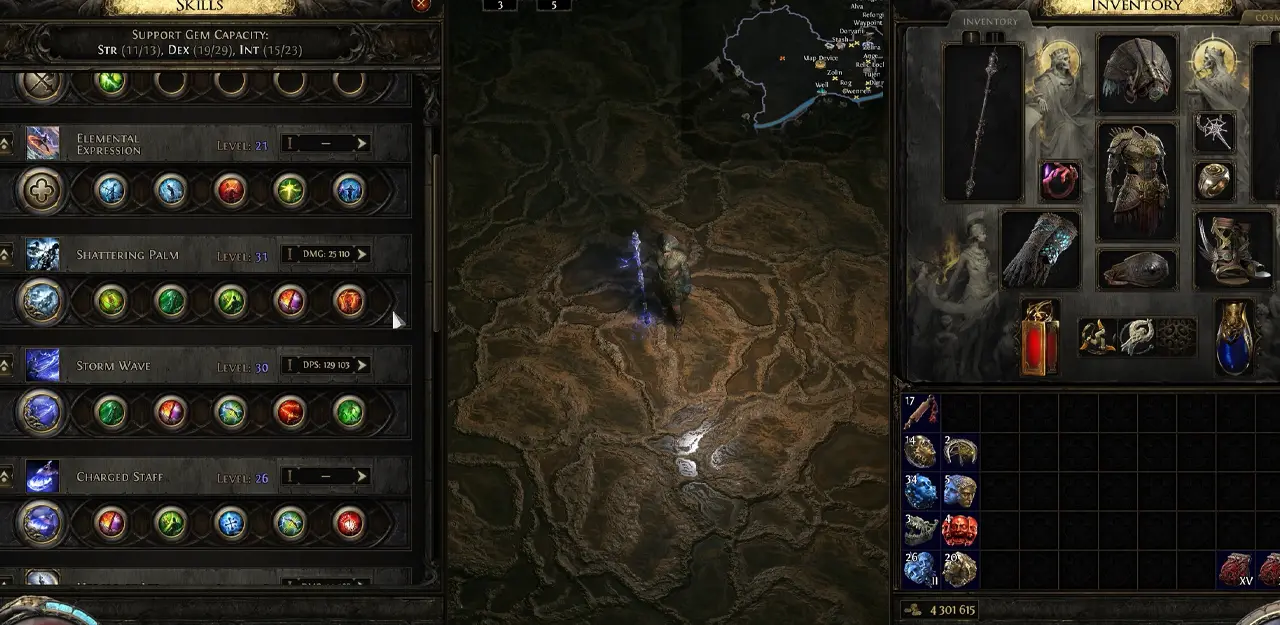Select the equipped gloves slot

click(1041, 250)
